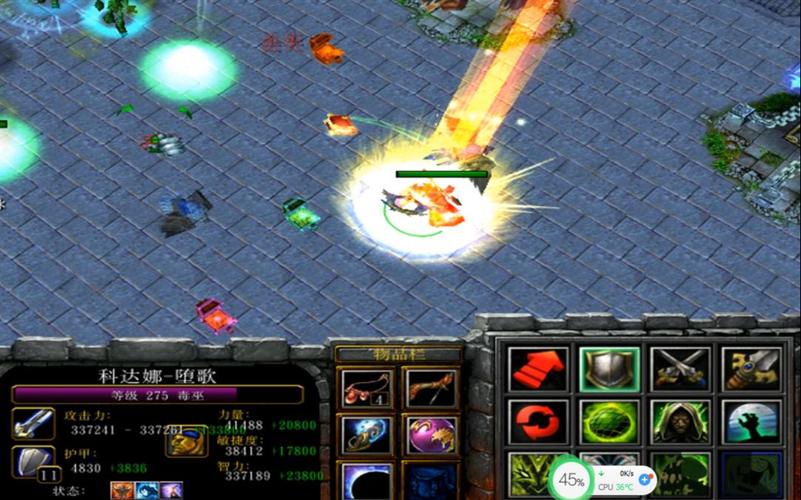Activate the green hooded figure ability
This screenshot has height=500, width=801.
coord(680,423)
